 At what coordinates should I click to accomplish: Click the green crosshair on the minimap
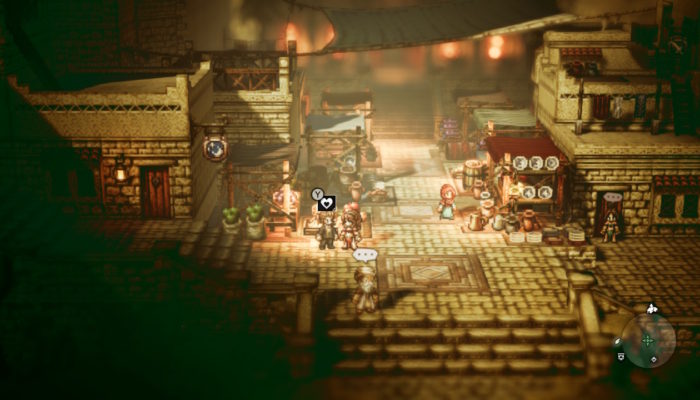(x=647, y=341)
